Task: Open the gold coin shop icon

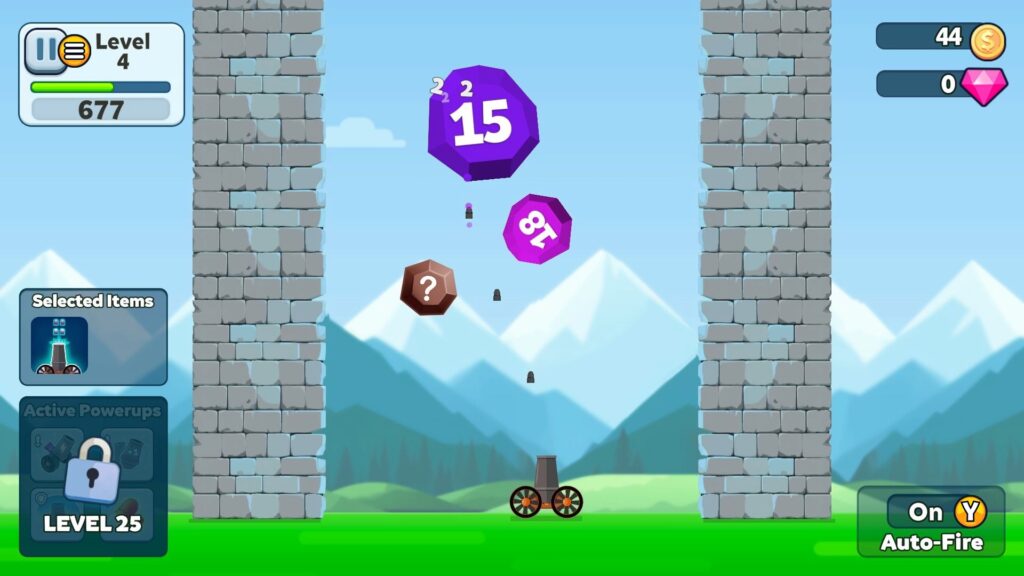Action: (987, 38)
